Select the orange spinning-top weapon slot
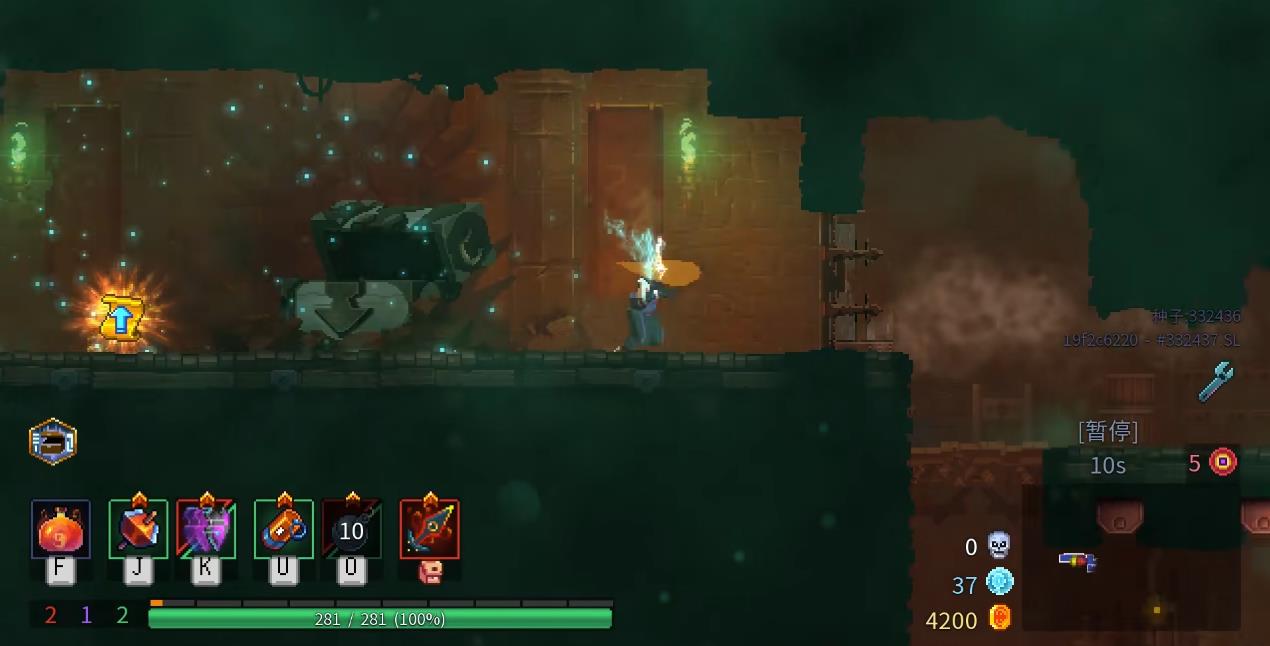Screen dimensions: 1270x646 138,529
